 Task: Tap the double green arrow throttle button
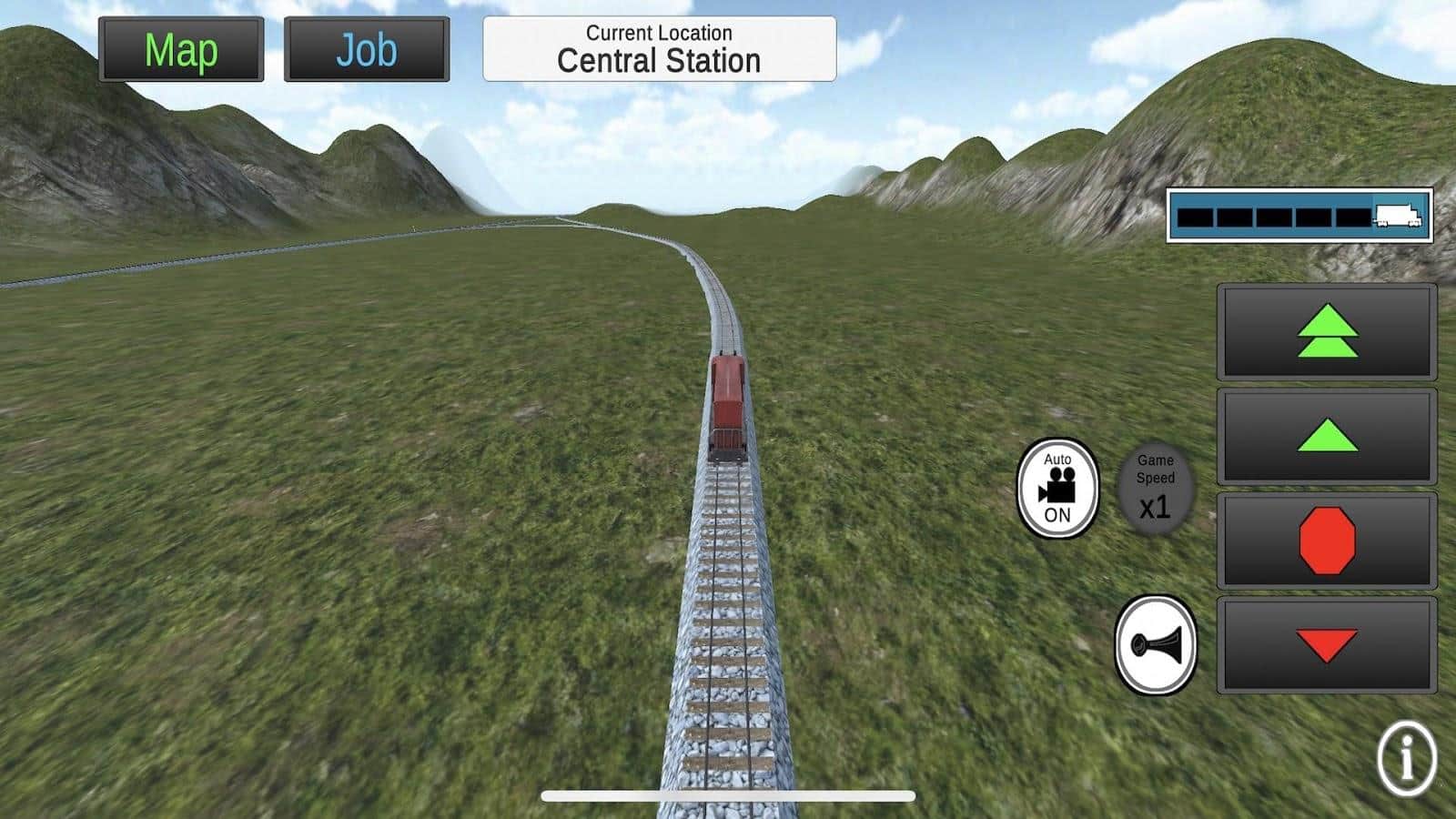(1327, 331)
